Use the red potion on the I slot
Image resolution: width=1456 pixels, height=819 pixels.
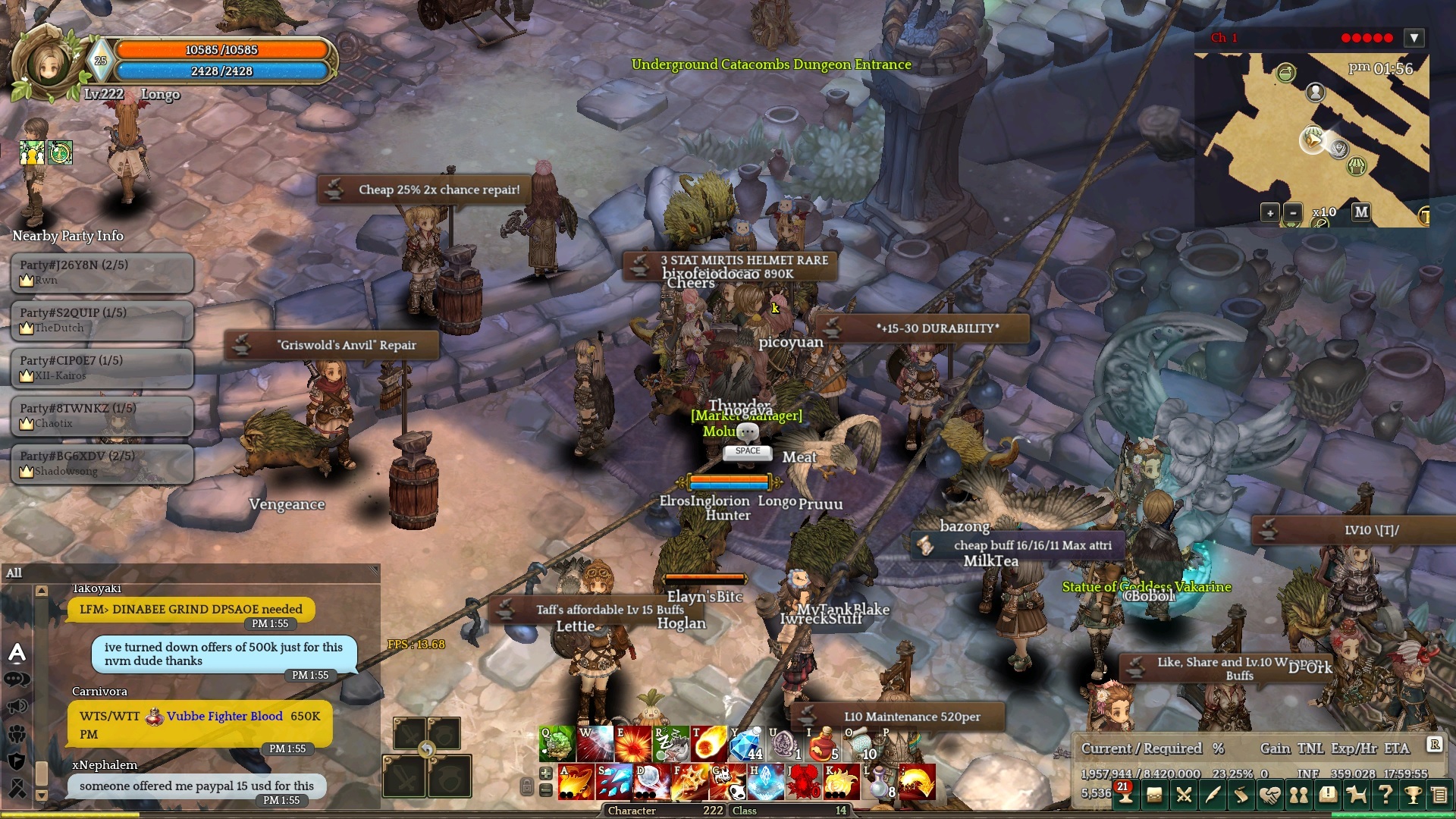822,744
